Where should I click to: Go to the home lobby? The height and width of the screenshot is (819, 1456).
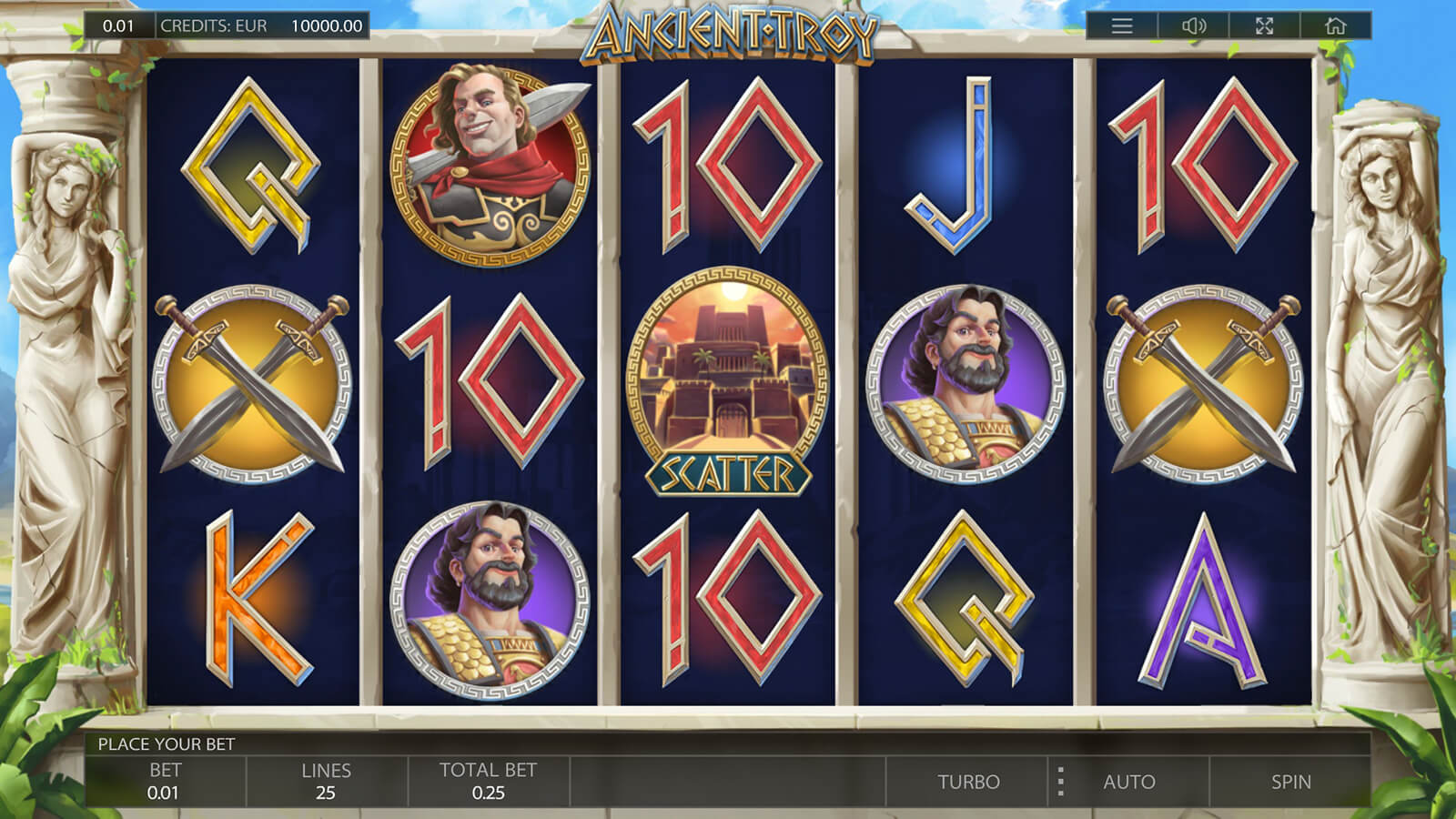coord(1335,25)
